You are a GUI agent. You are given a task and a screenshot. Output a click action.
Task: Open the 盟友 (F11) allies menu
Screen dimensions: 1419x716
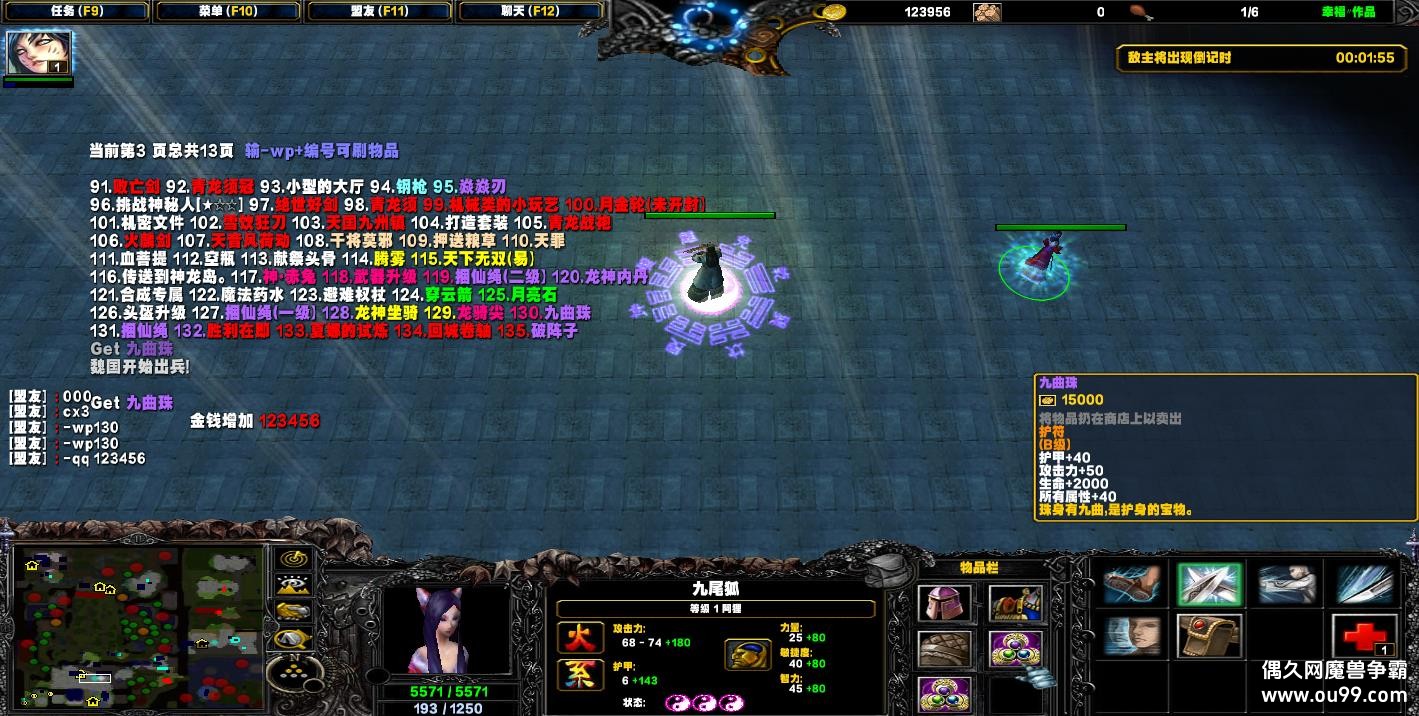click(x=381, y=12)
